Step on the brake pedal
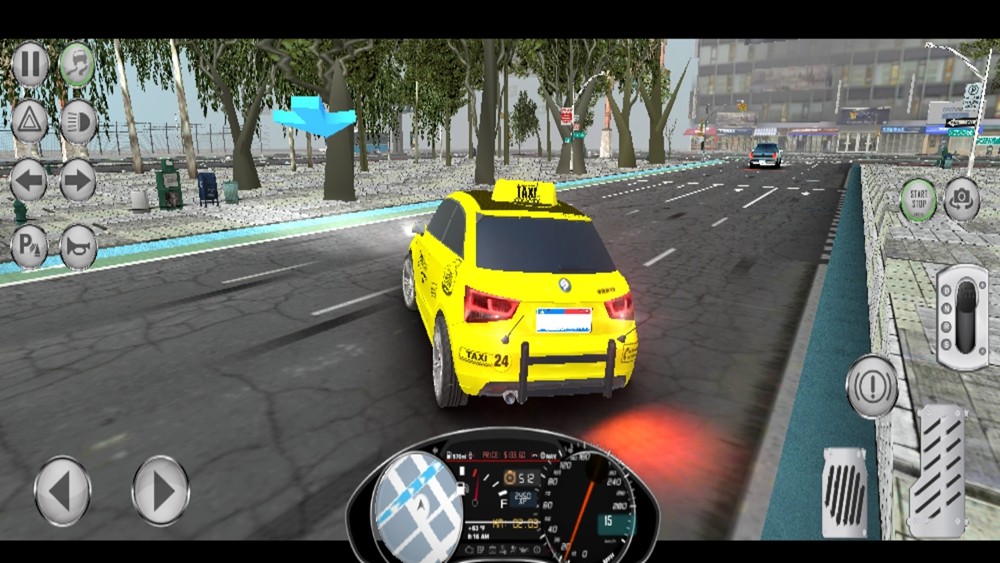 pos(846,491)
